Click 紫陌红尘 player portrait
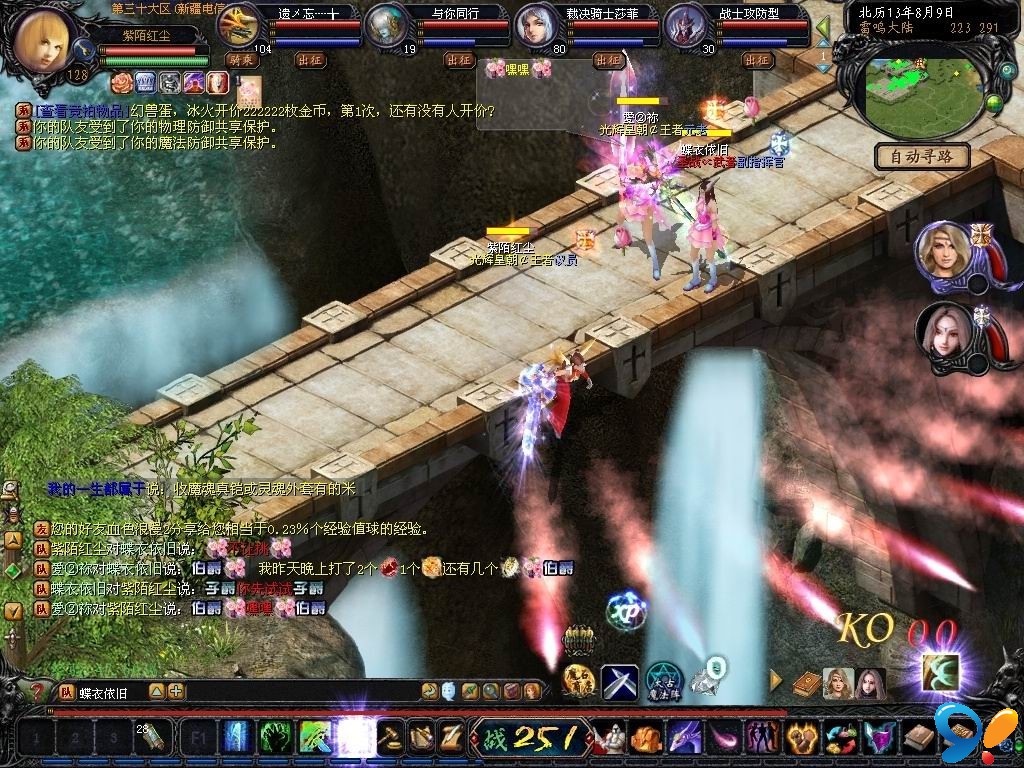This screenshot has width=1024, height=768. point(43,40)
